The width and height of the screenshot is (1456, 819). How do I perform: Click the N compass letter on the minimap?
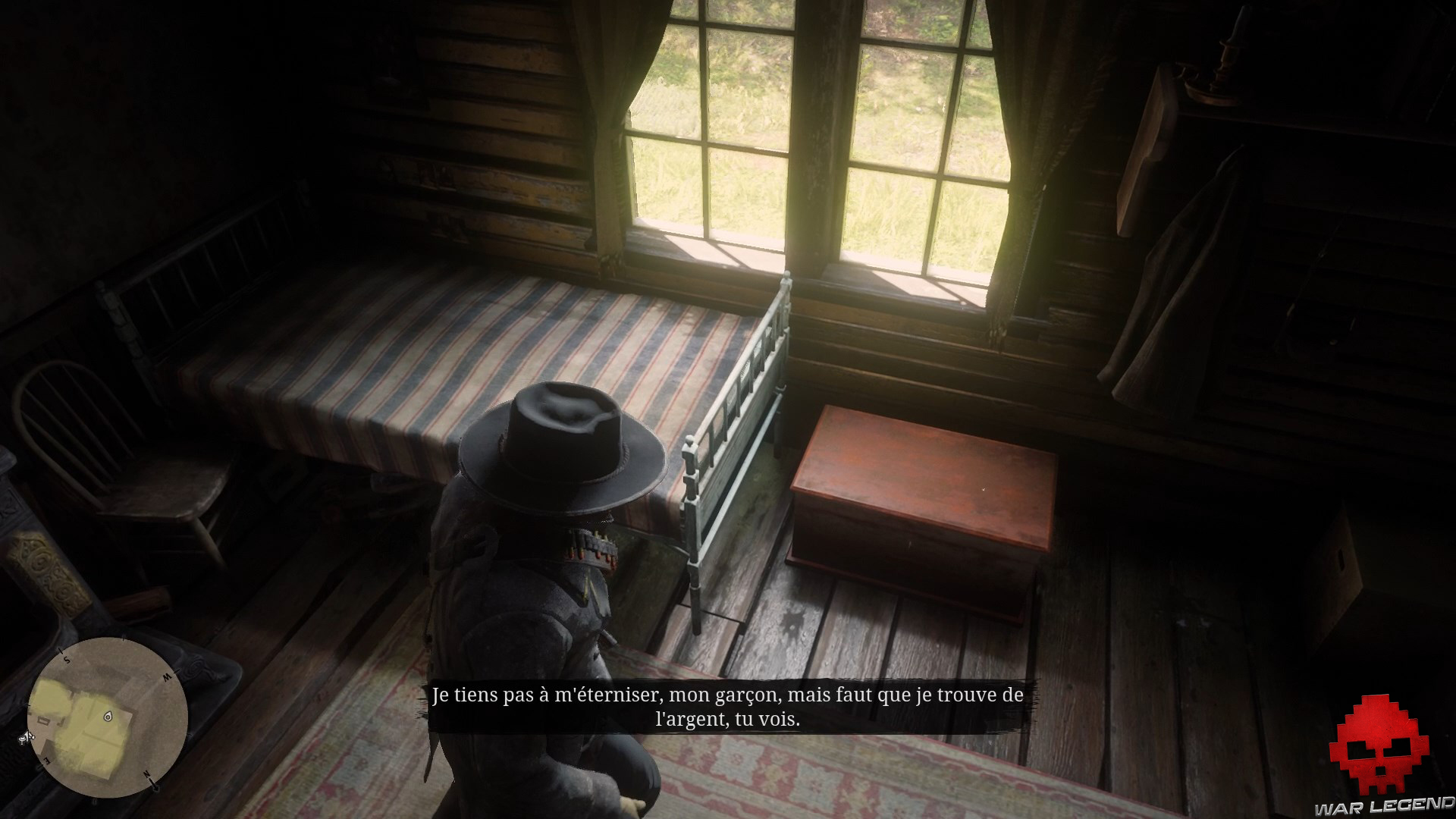[148, 773]
